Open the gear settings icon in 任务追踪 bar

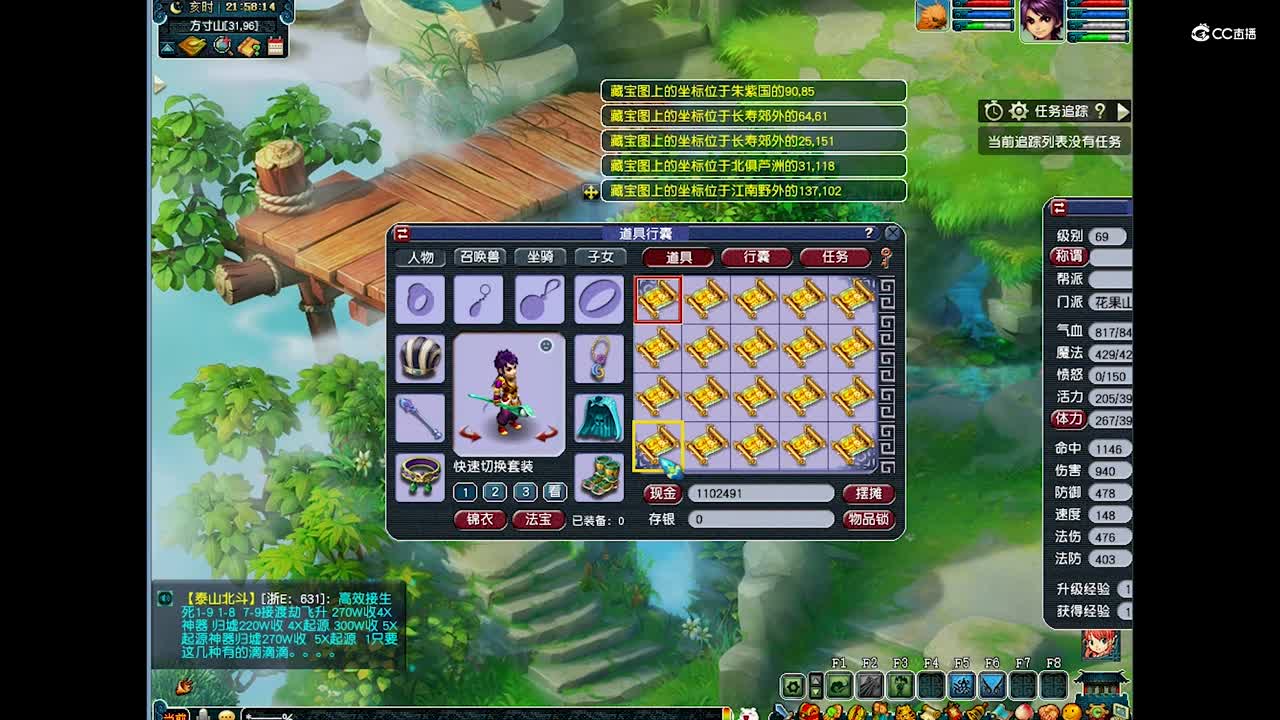[1018, 110]
